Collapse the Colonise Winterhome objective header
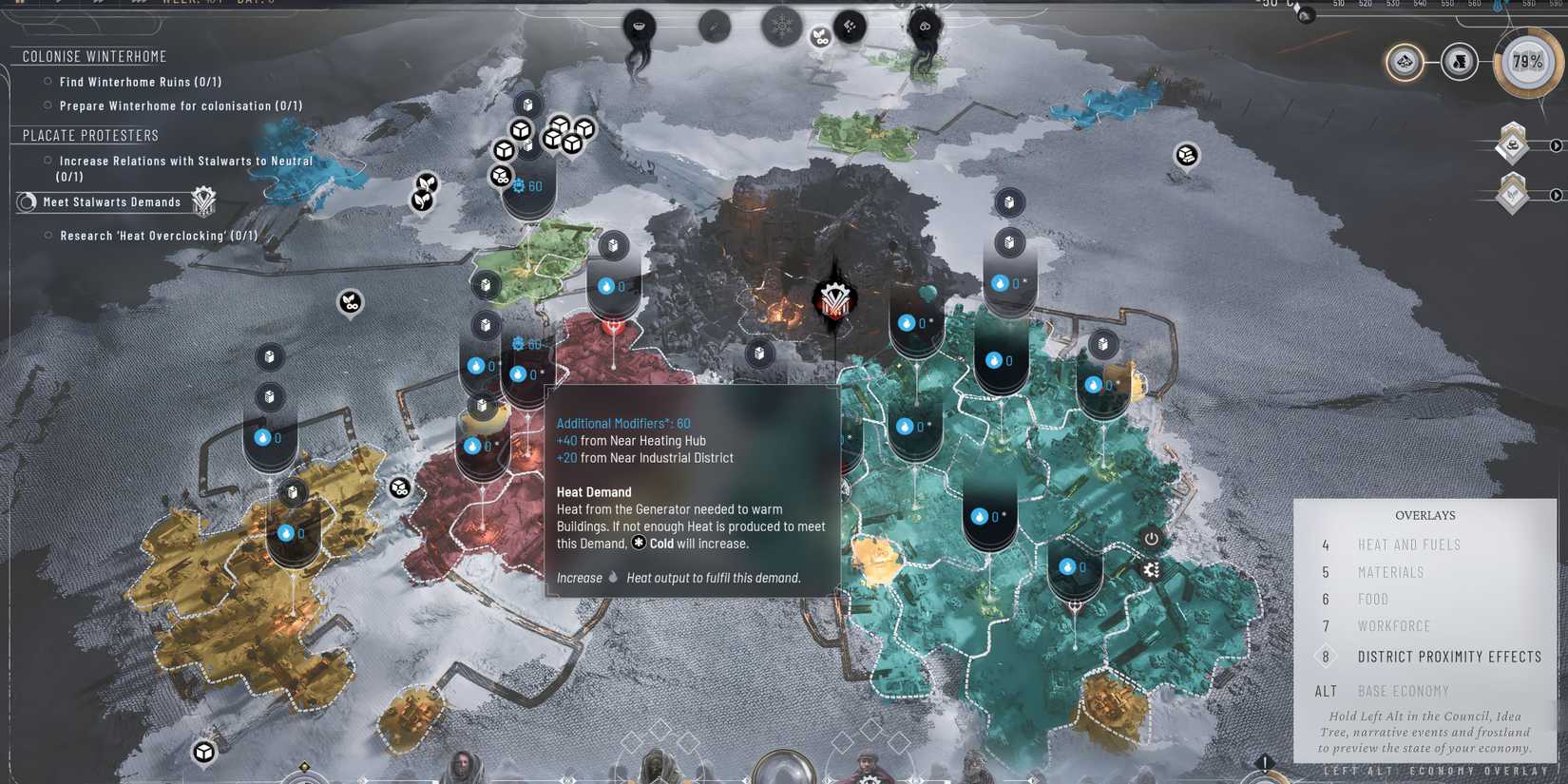 [92, 56]
